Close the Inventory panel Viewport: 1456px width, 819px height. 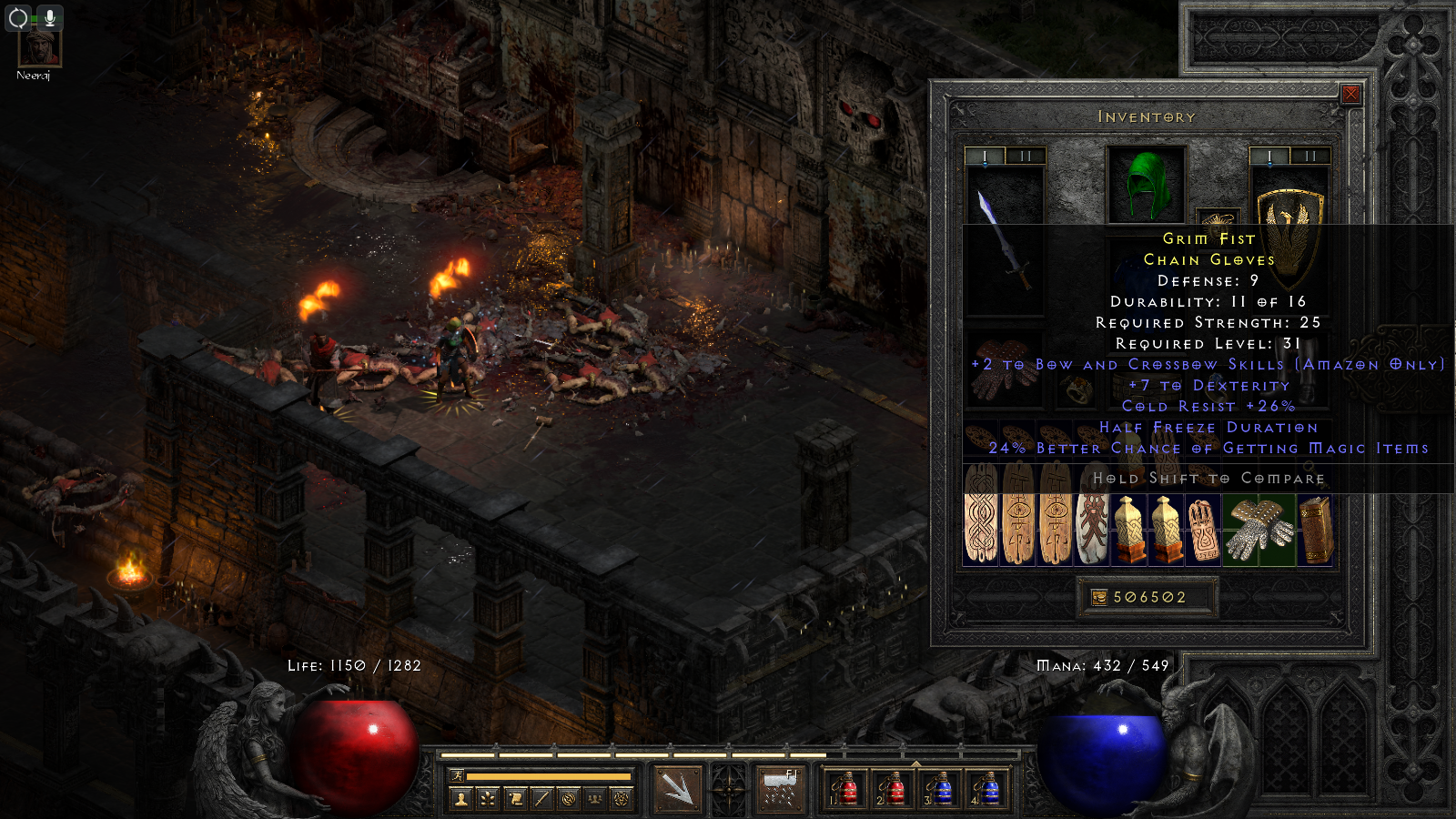coord(1351,94)
